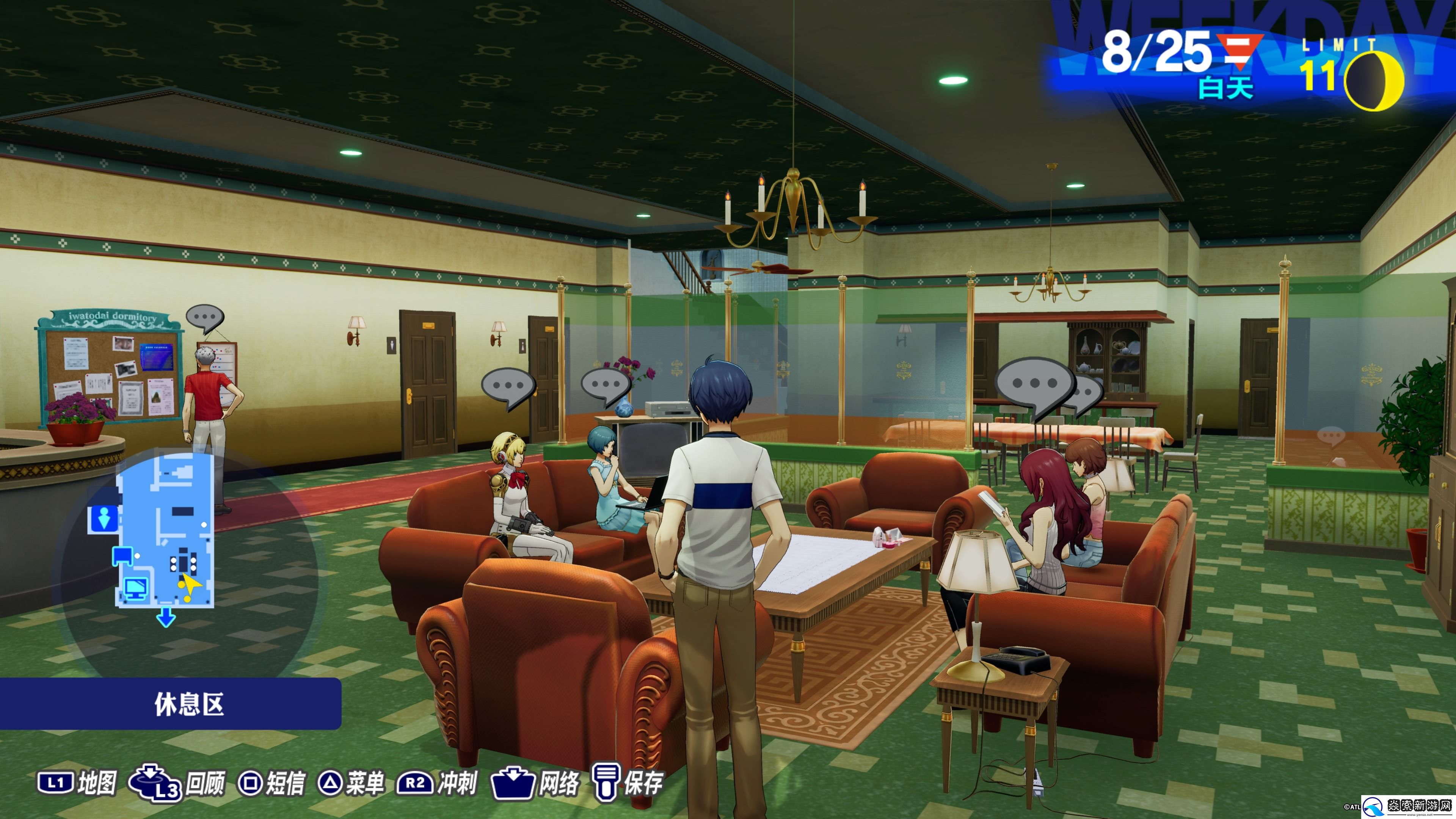Click the blue down-arrow exit marker below the minimap
Screen dimensions: 1456x819
tap(166, 617)
